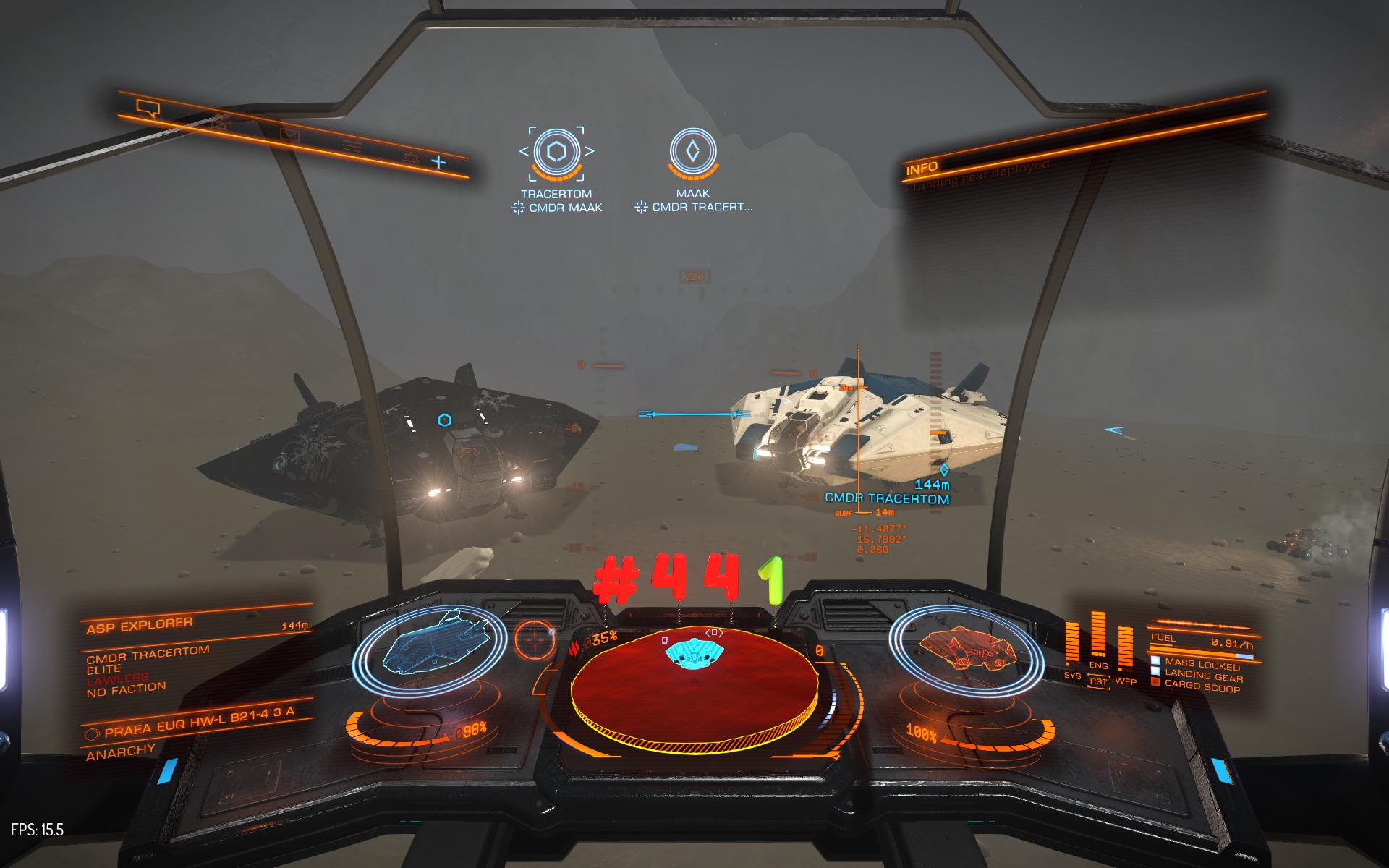Select wingman MAAK's diamond wing icon

[692, 151]
